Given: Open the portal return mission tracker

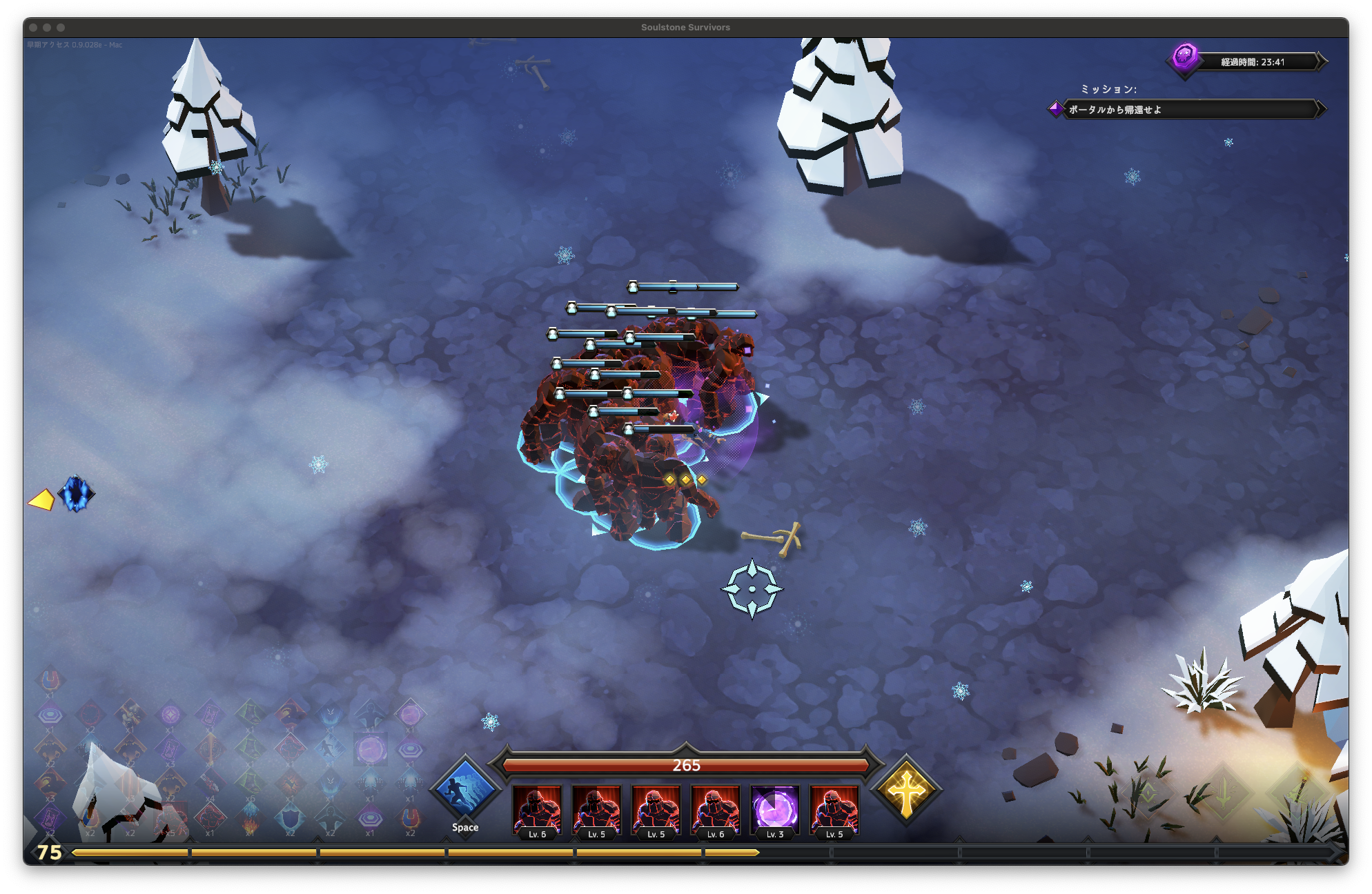Looking at the screenshot, I should (x=1187, y=110).
